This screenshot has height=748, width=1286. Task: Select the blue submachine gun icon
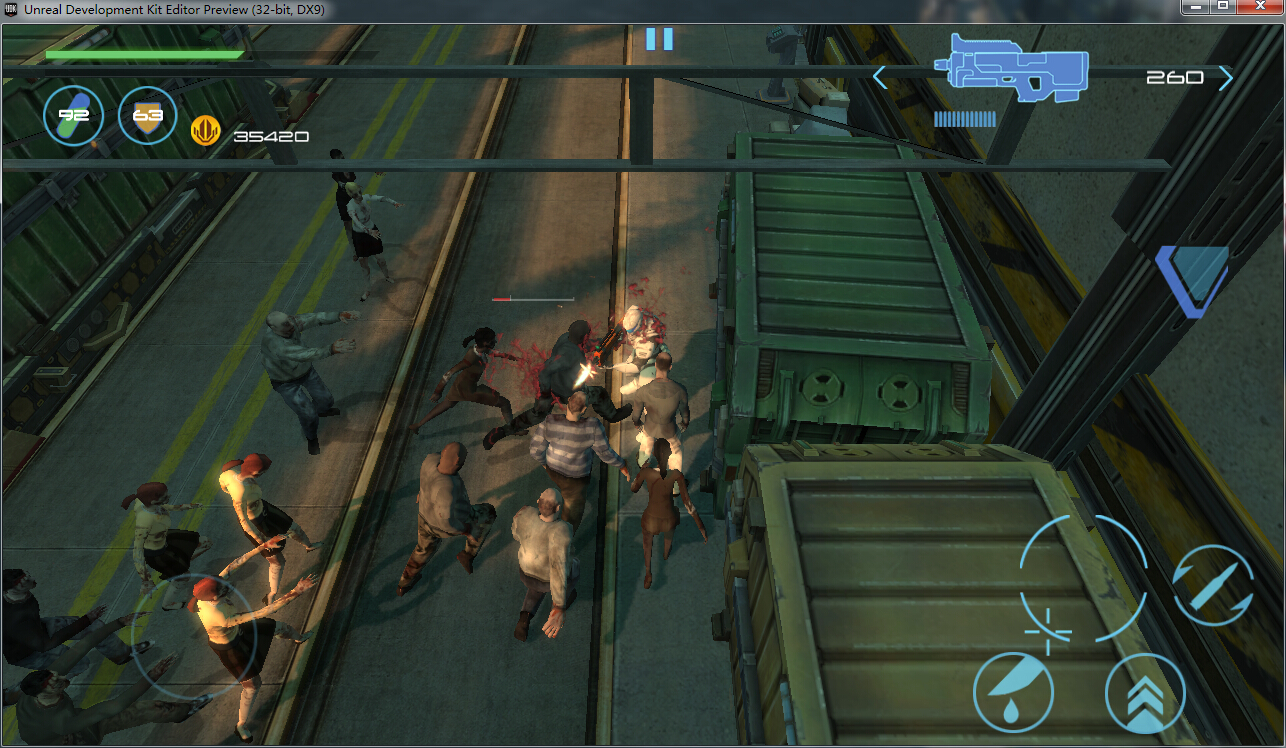[x=1011, y=68]
